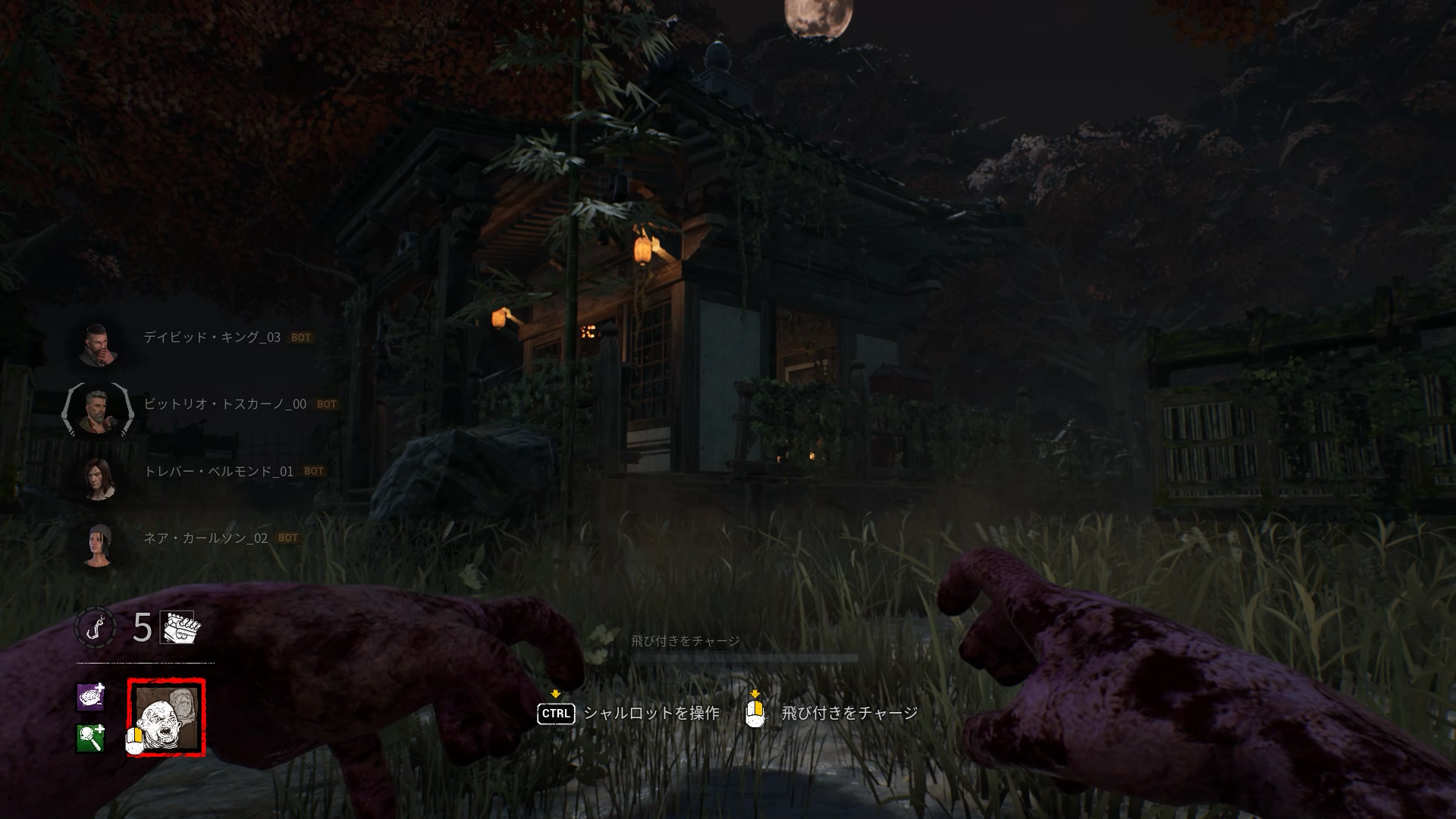Click the mouse icon beside 飛び付きをチャージ prompt
This screenshot has width=1456, height=819.
[x=755, y=713]
